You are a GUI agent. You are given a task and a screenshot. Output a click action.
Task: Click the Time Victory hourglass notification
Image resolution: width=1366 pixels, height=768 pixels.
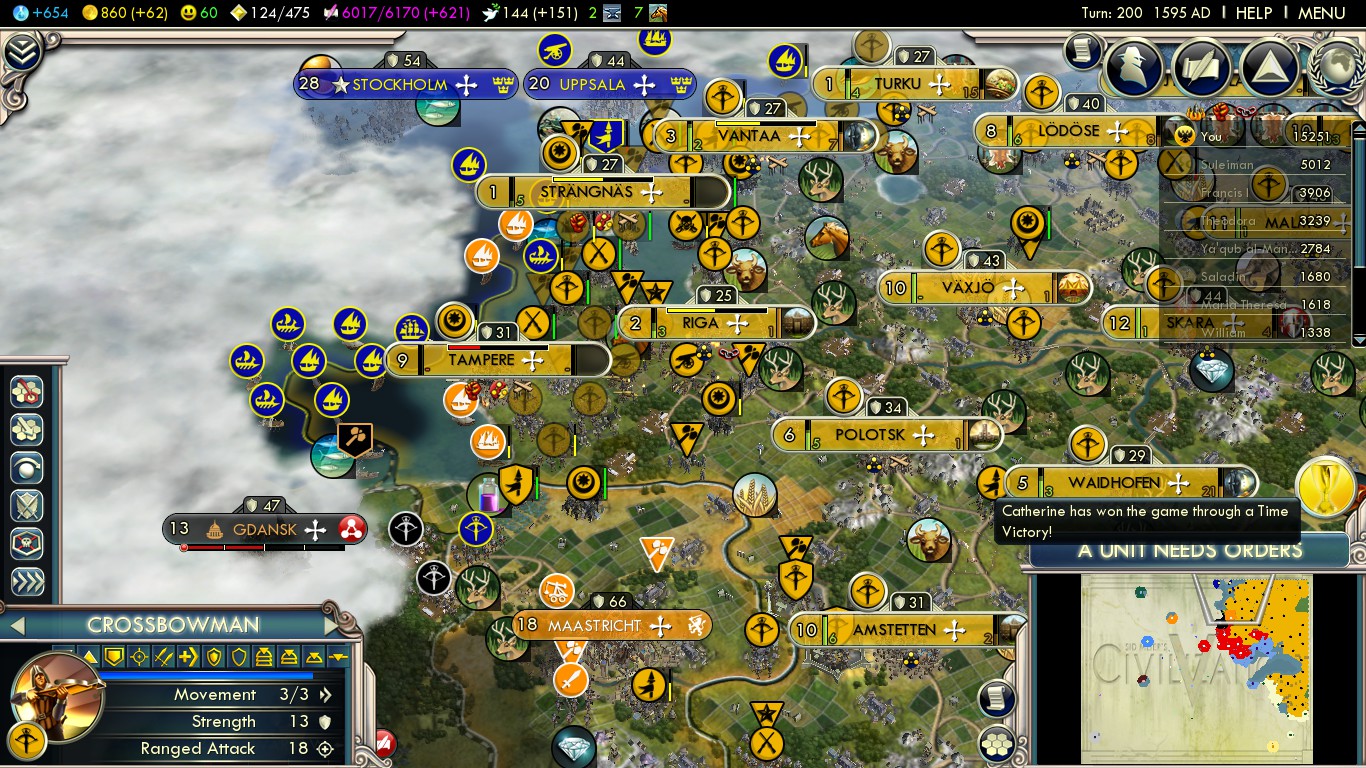coord(1325,486)
